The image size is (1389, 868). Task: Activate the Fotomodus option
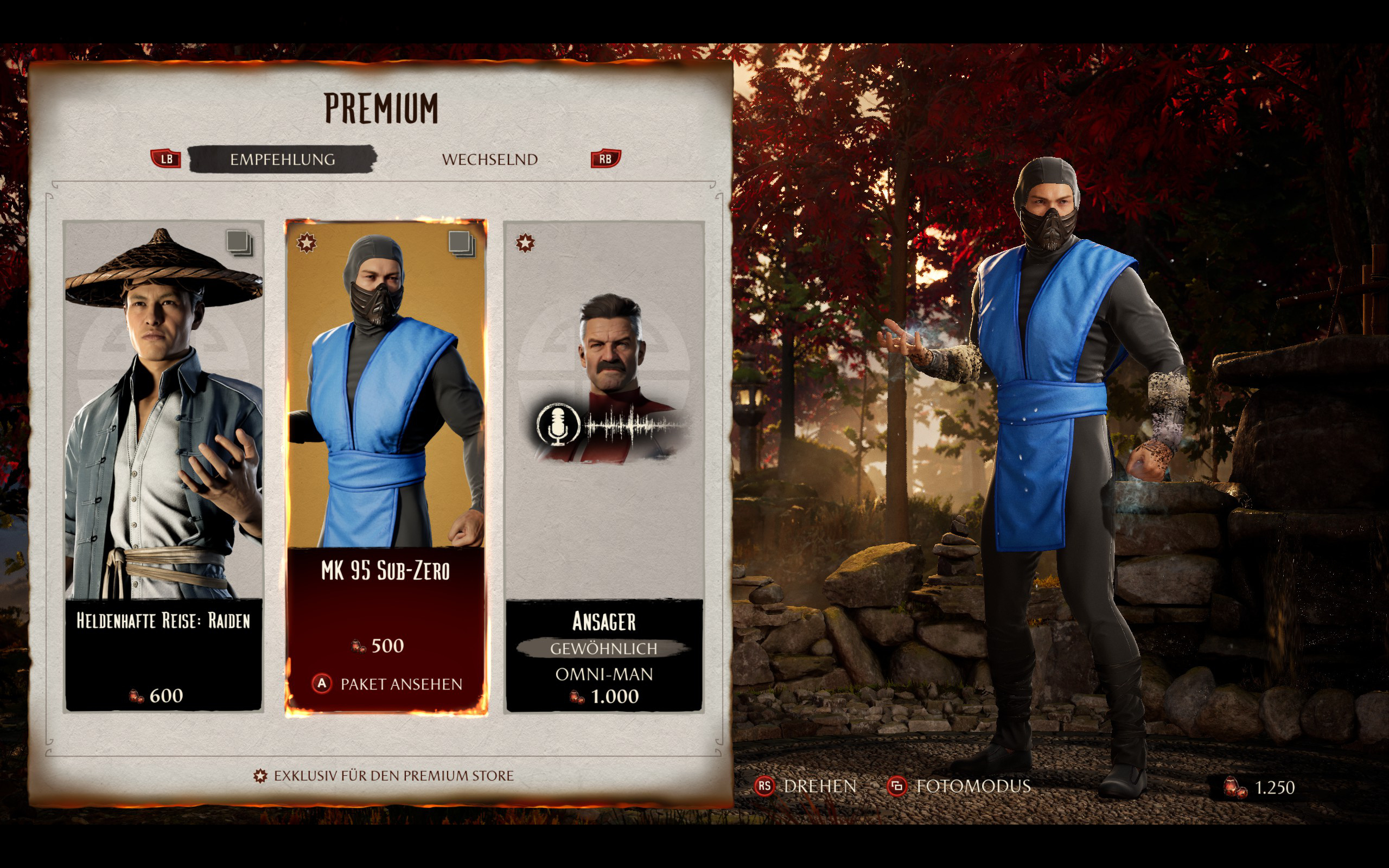pyautogui.click(x=960, y=786)
